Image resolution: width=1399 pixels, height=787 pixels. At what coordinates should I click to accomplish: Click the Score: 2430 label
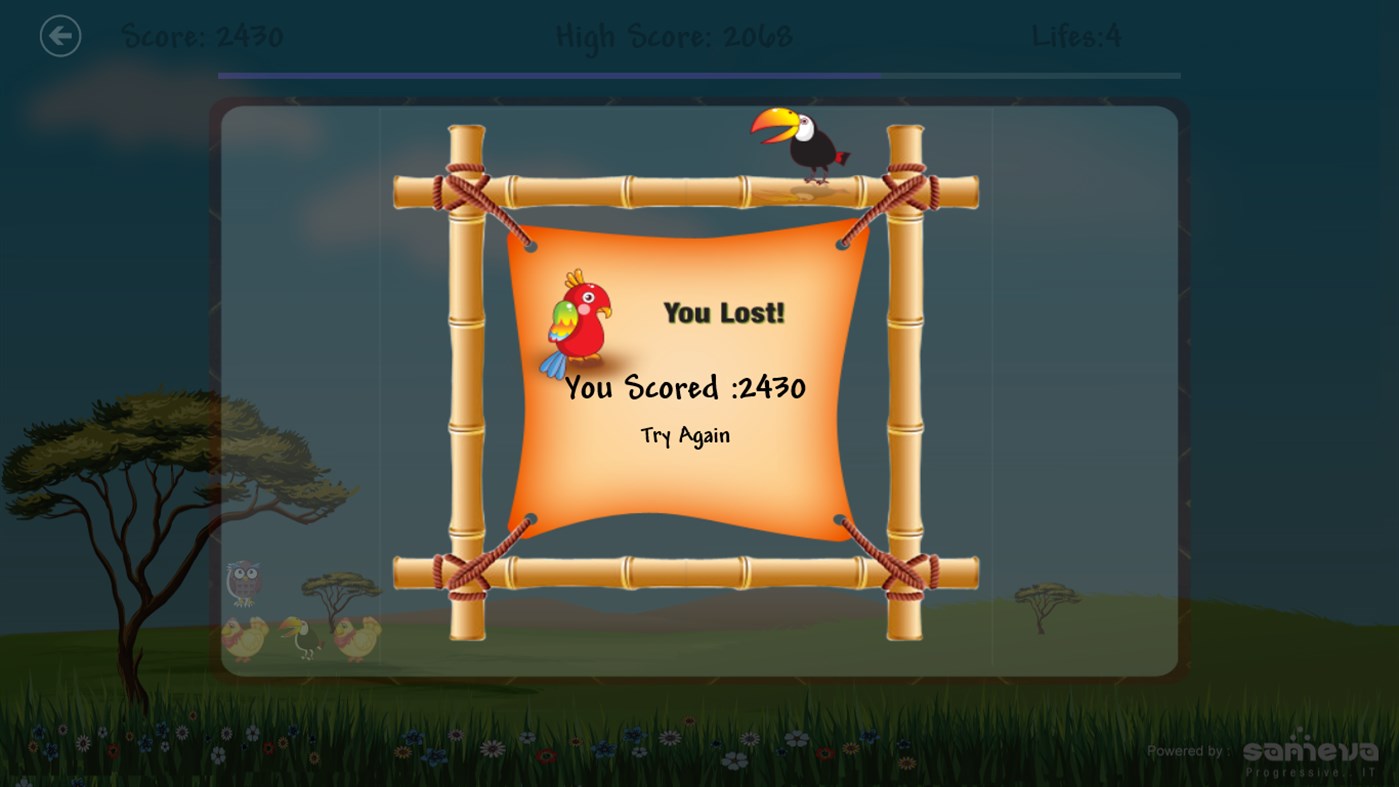click(201, 35)
